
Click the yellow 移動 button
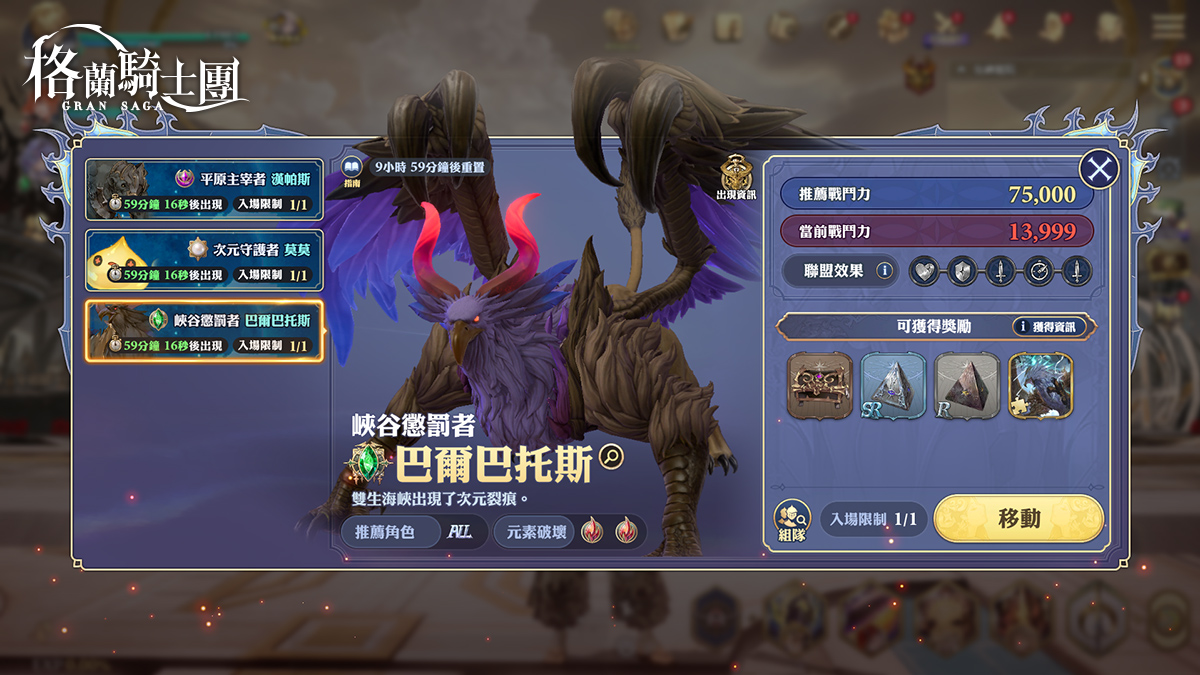click(x=1018, y=518)
